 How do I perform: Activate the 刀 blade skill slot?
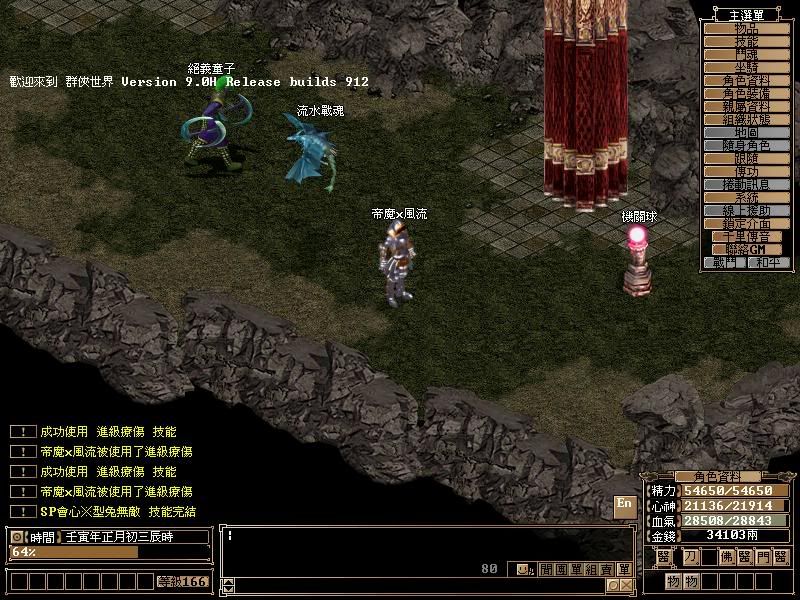click(690, 557)
